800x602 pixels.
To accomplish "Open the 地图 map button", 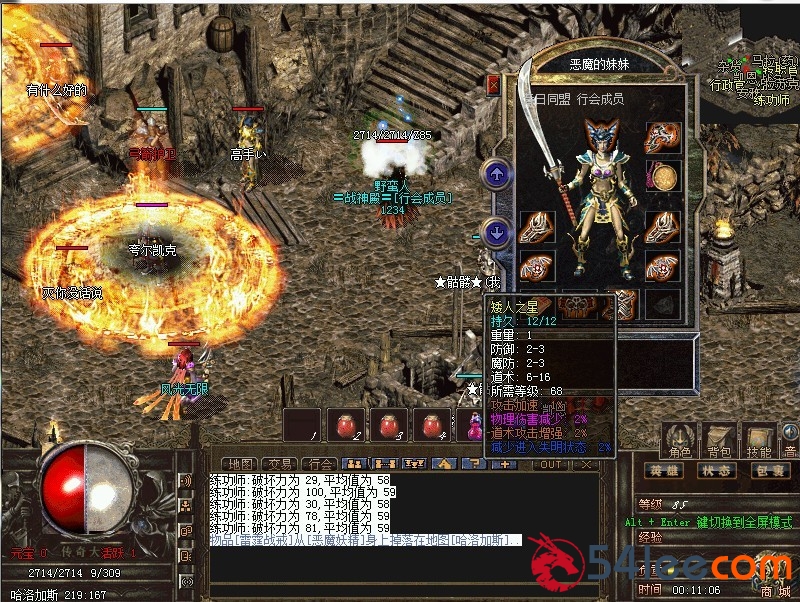I will [240, 464].
